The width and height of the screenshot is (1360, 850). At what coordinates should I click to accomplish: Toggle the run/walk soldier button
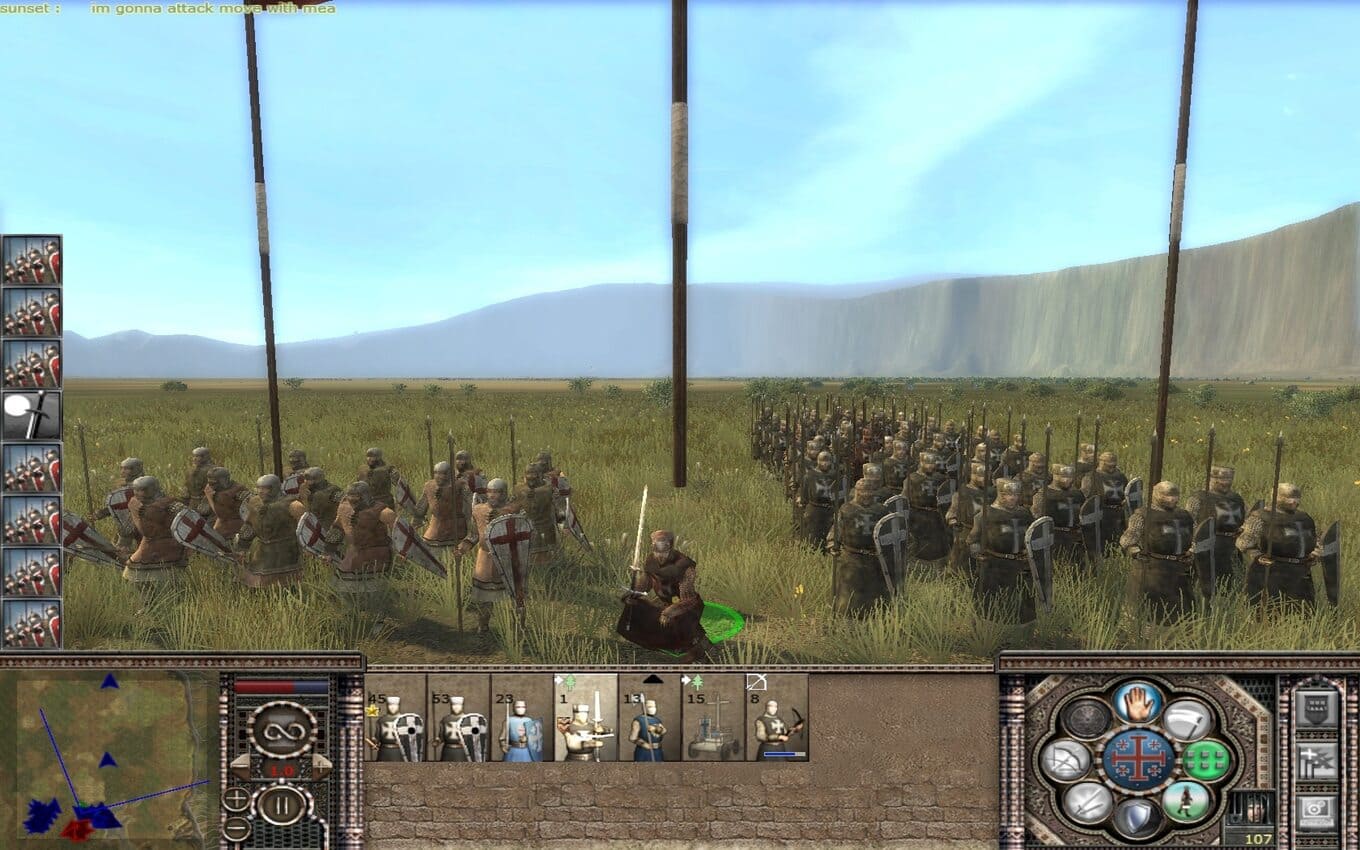click(1186, 801)
